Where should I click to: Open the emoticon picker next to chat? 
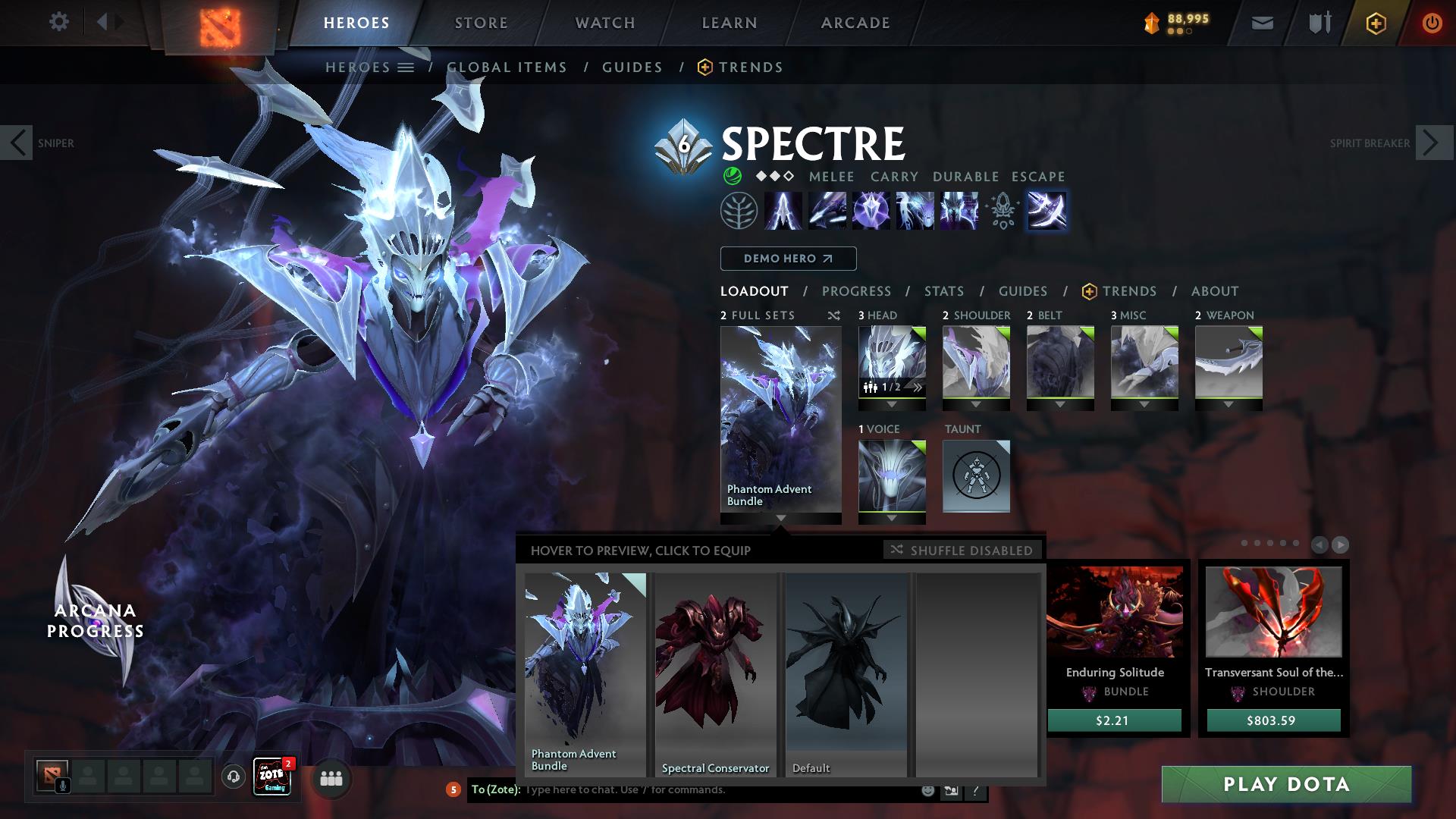[x=927, y=790]
